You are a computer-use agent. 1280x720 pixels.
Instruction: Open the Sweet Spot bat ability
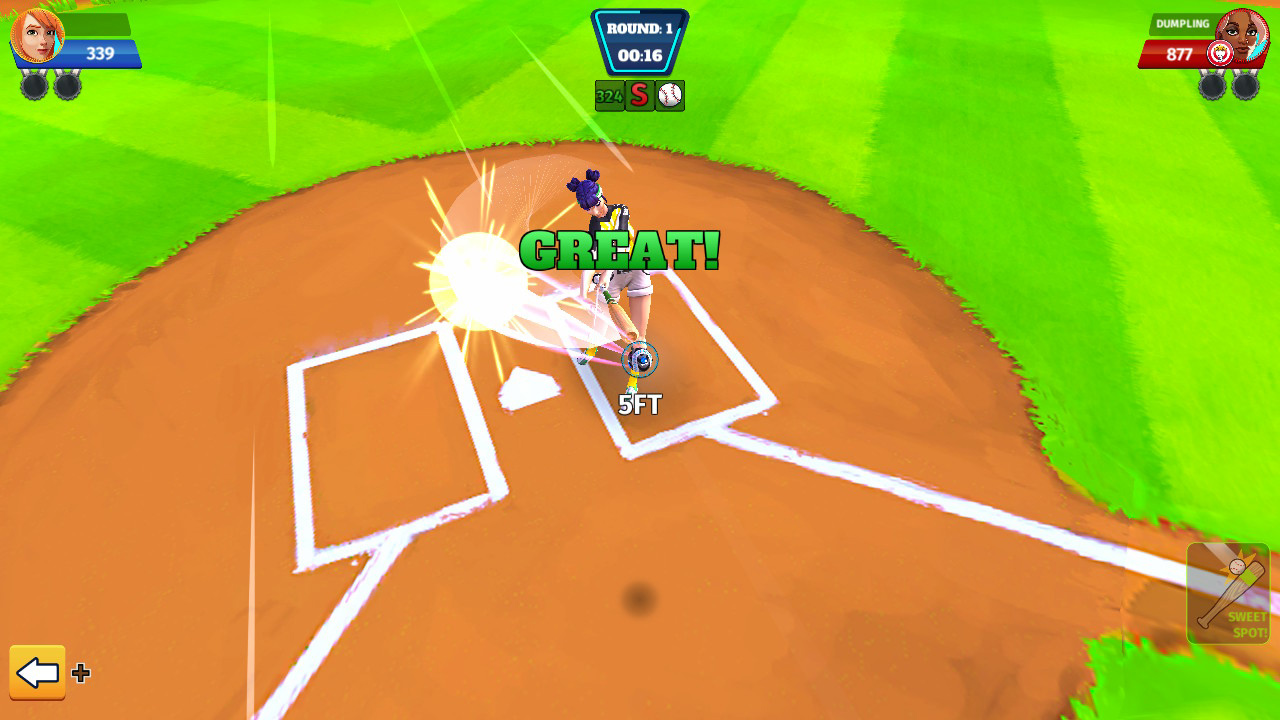[1231, 592]
